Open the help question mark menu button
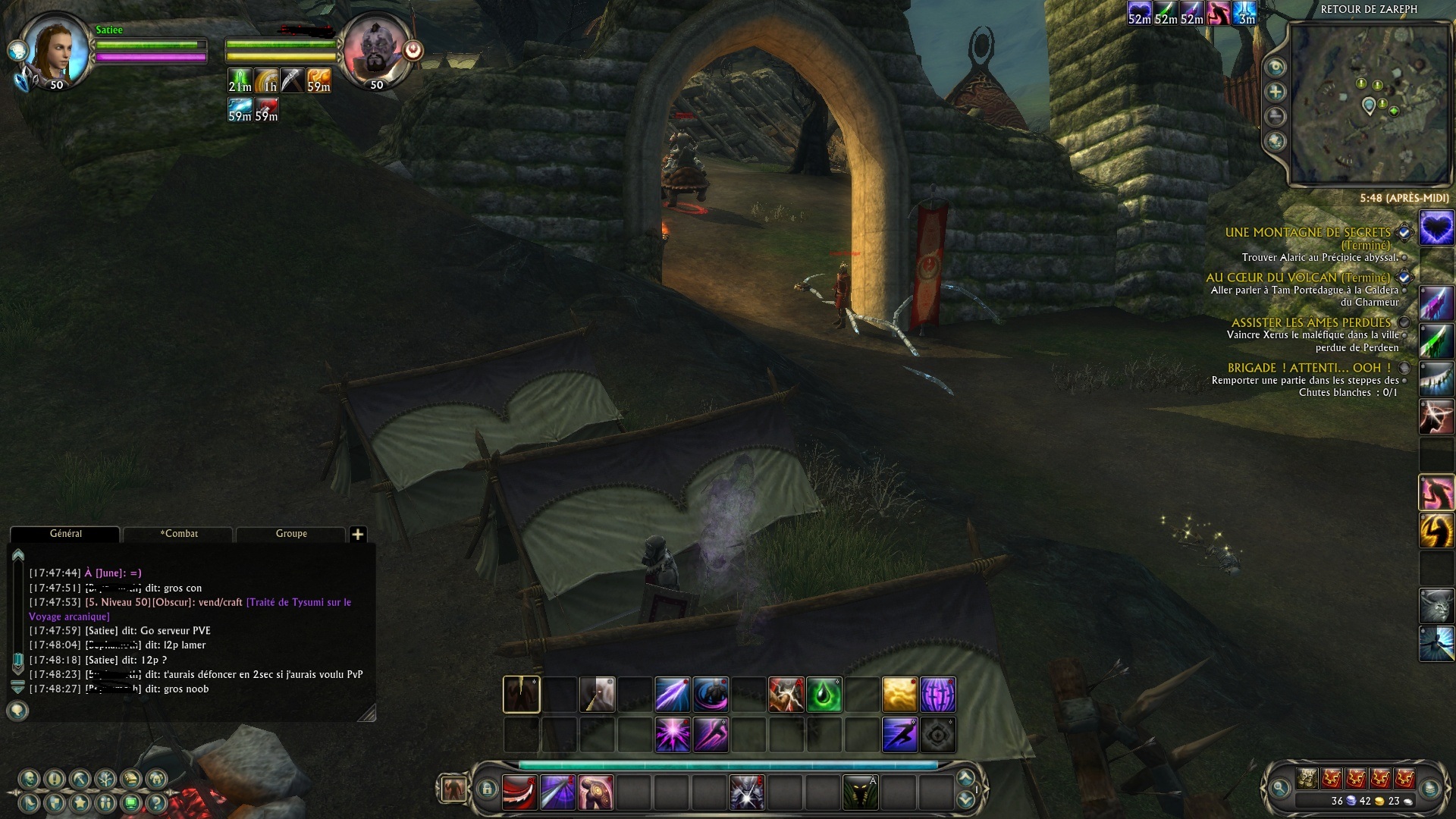This screenshot has width=1456, height=819. (x=156, y=802)
